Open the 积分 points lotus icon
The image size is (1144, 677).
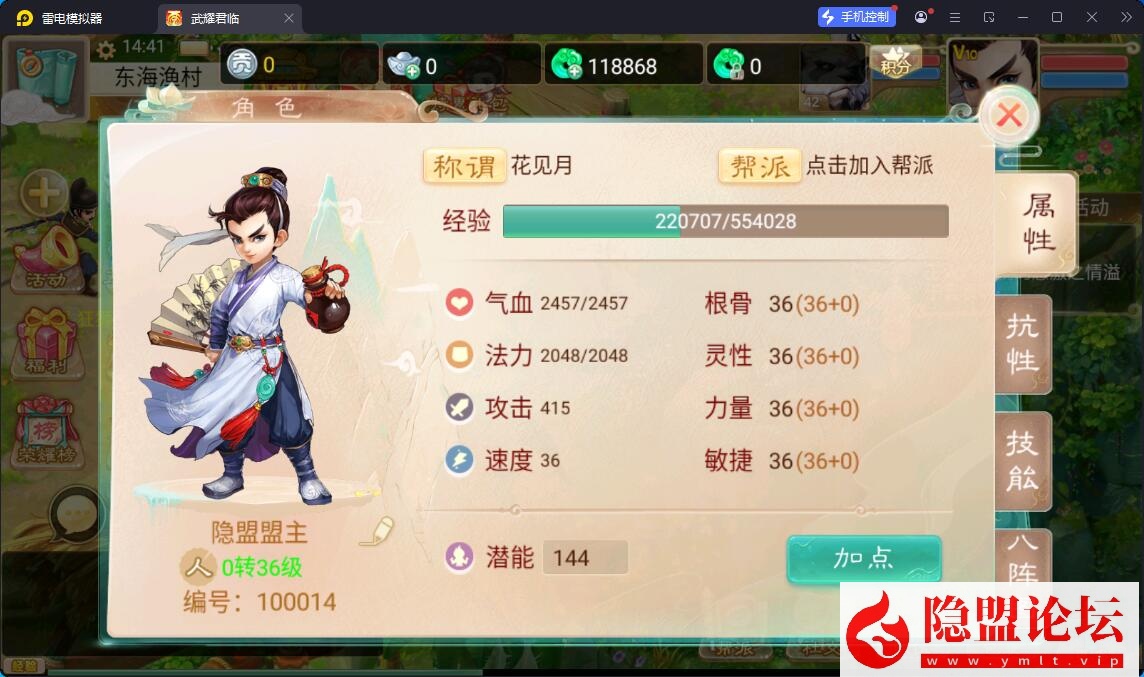point(895,63)
